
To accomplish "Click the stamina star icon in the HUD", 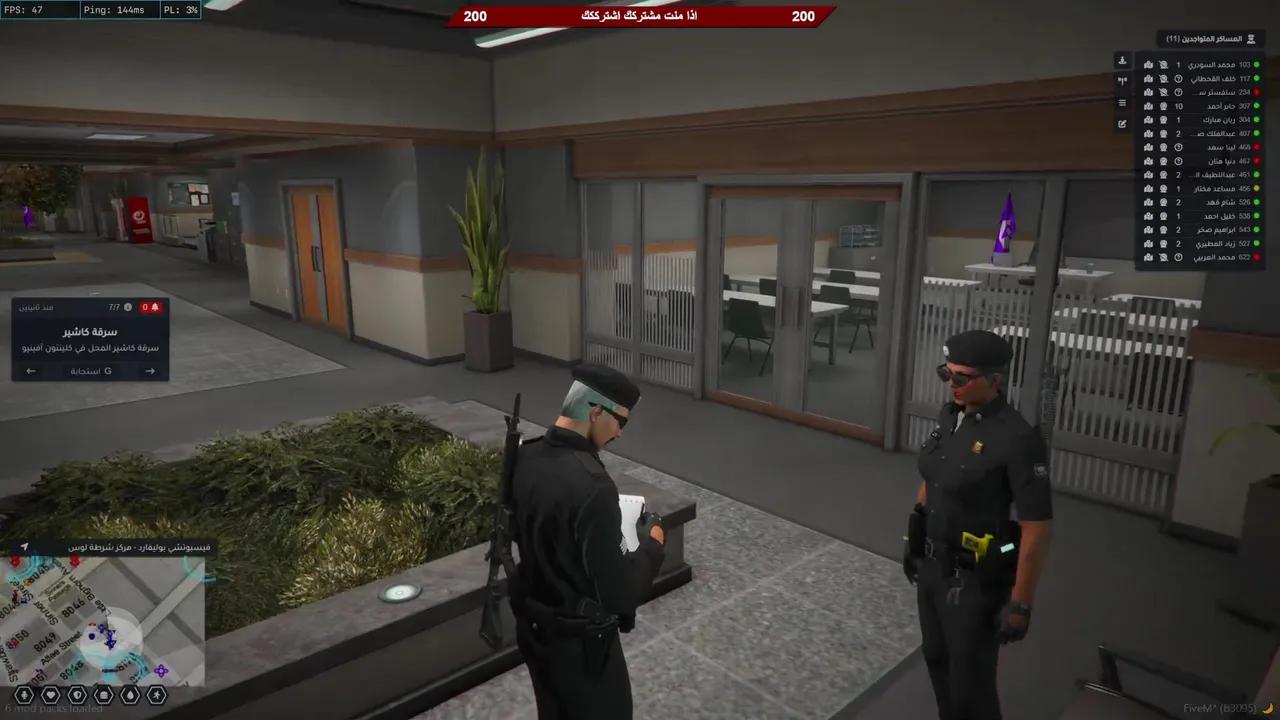I will point(157,695).
